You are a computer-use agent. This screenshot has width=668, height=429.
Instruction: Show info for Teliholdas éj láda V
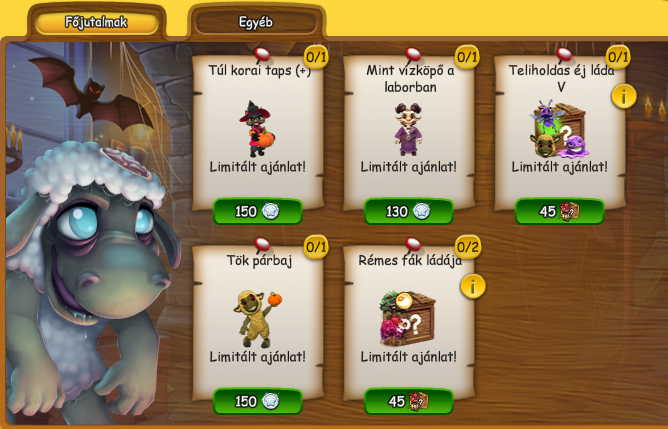coord(624,96)
